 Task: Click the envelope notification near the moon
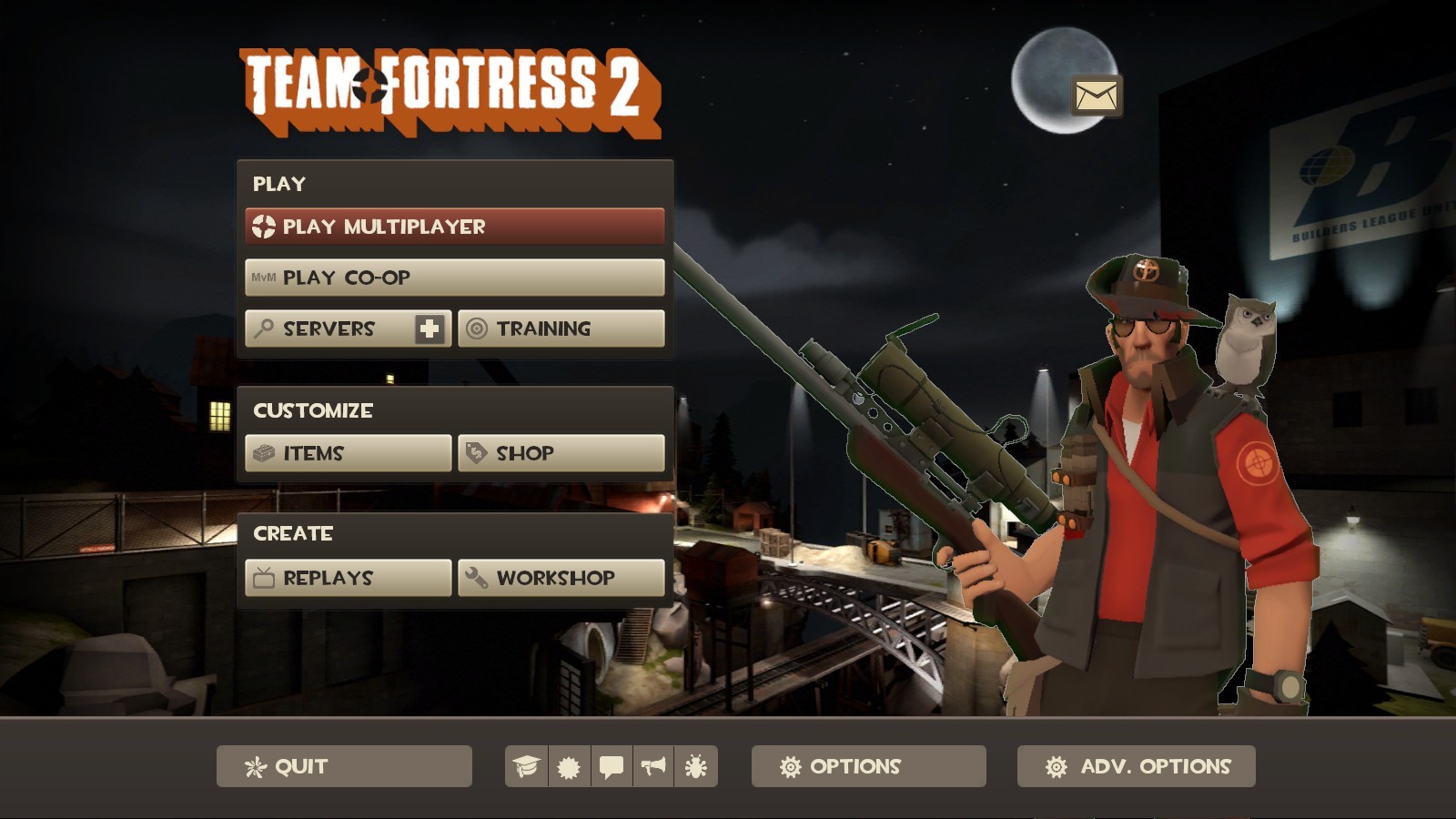(1095, 95)
